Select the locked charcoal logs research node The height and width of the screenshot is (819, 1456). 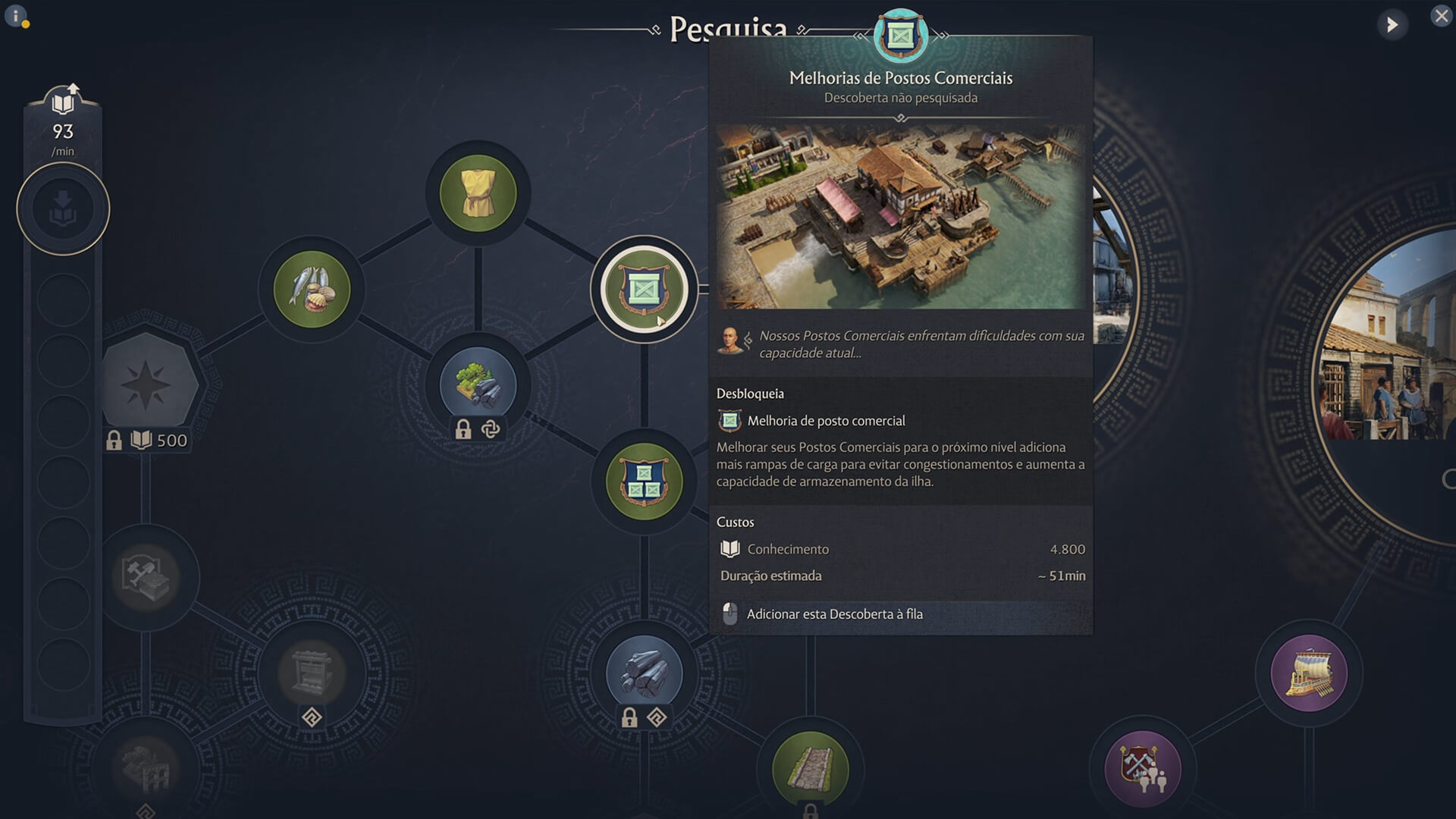[644, 670]
